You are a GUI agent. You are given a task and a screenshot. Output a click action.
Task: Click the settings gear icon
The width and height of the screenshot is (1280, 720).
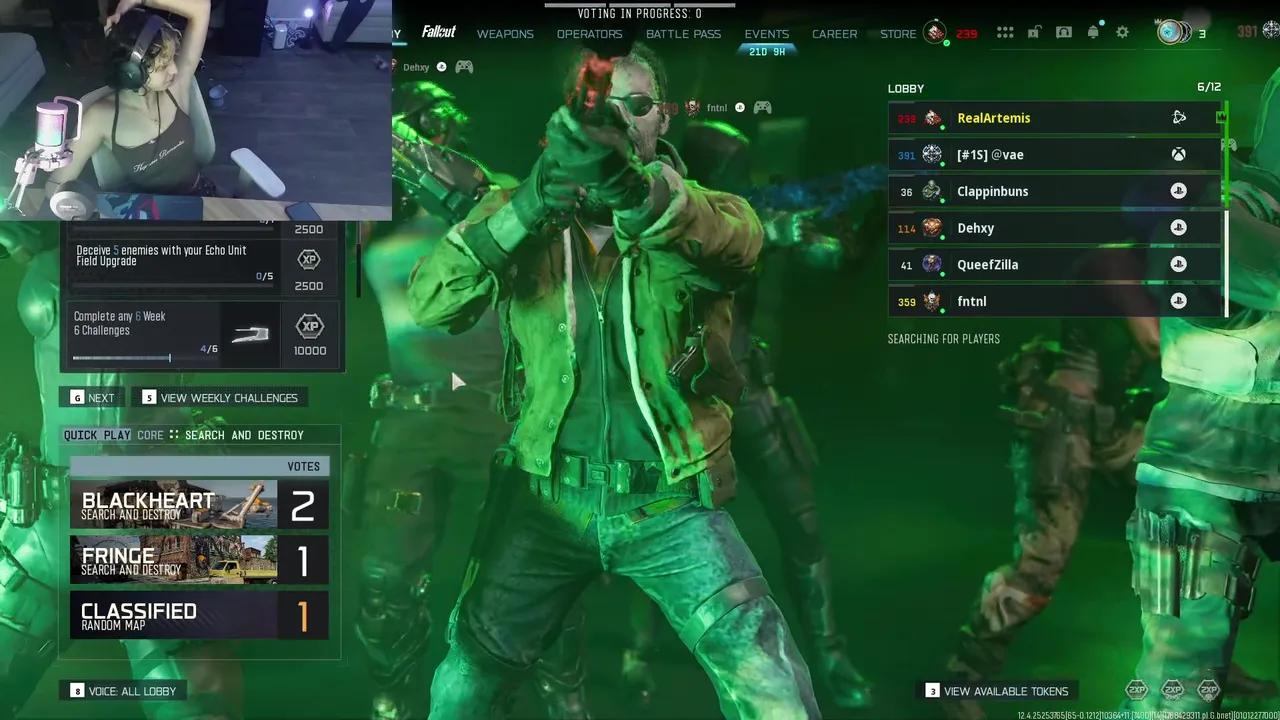coord(1122,31)
